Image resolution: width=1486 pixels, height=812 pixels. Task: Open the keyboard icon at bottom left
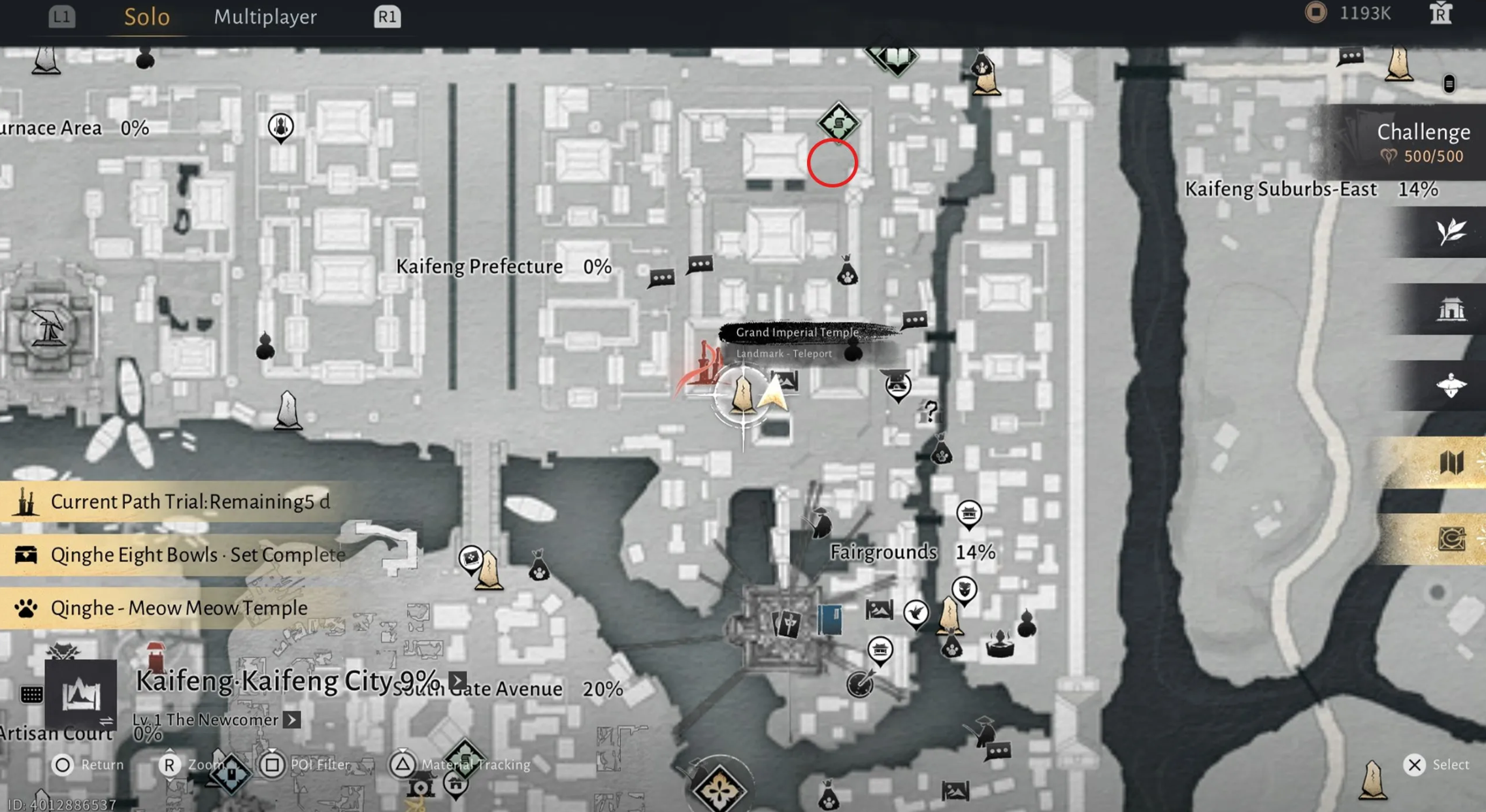pos(31,694)
